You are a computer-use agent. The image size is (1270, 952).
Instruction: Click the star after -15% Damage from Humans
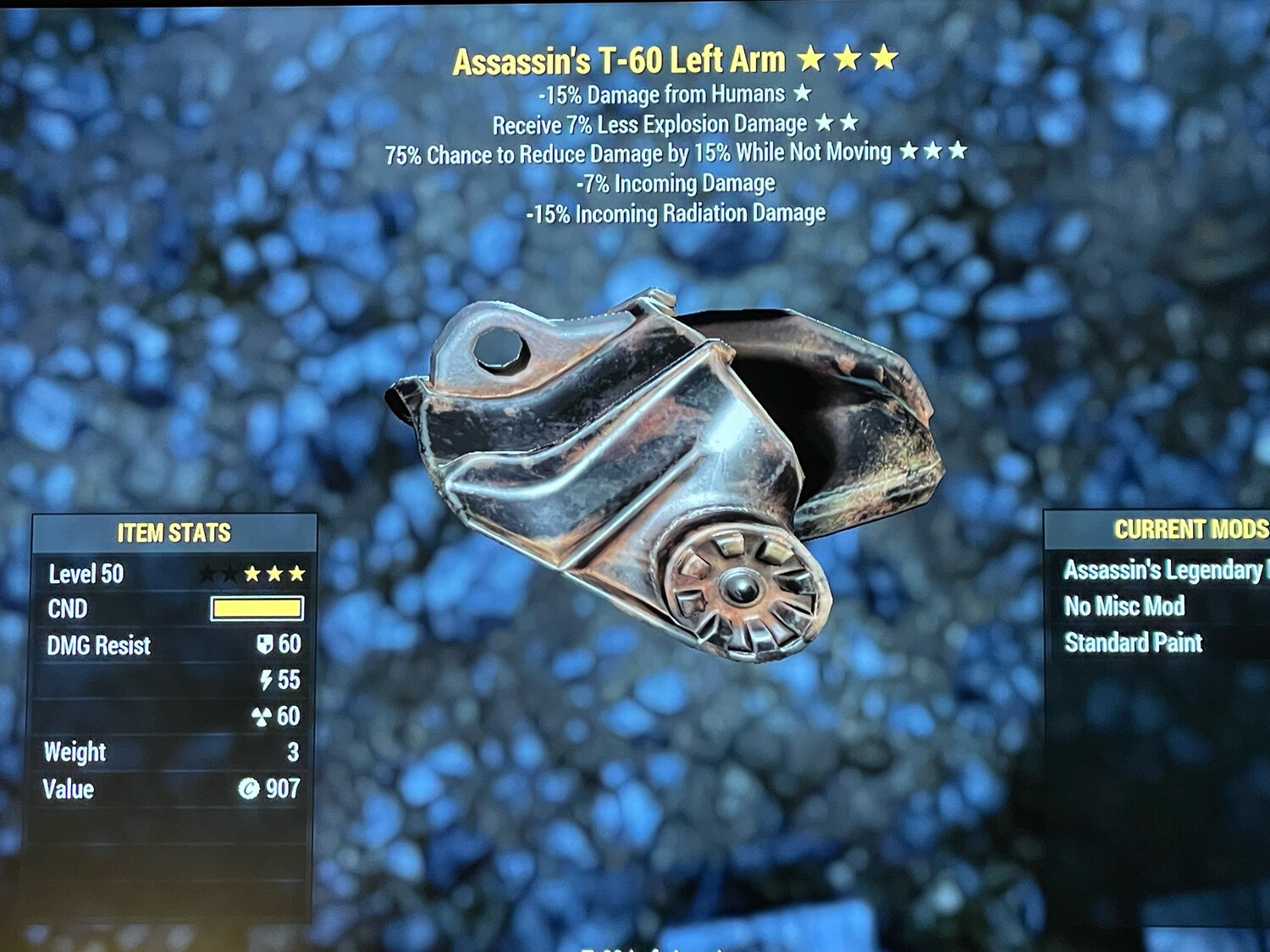click(803, 95)
